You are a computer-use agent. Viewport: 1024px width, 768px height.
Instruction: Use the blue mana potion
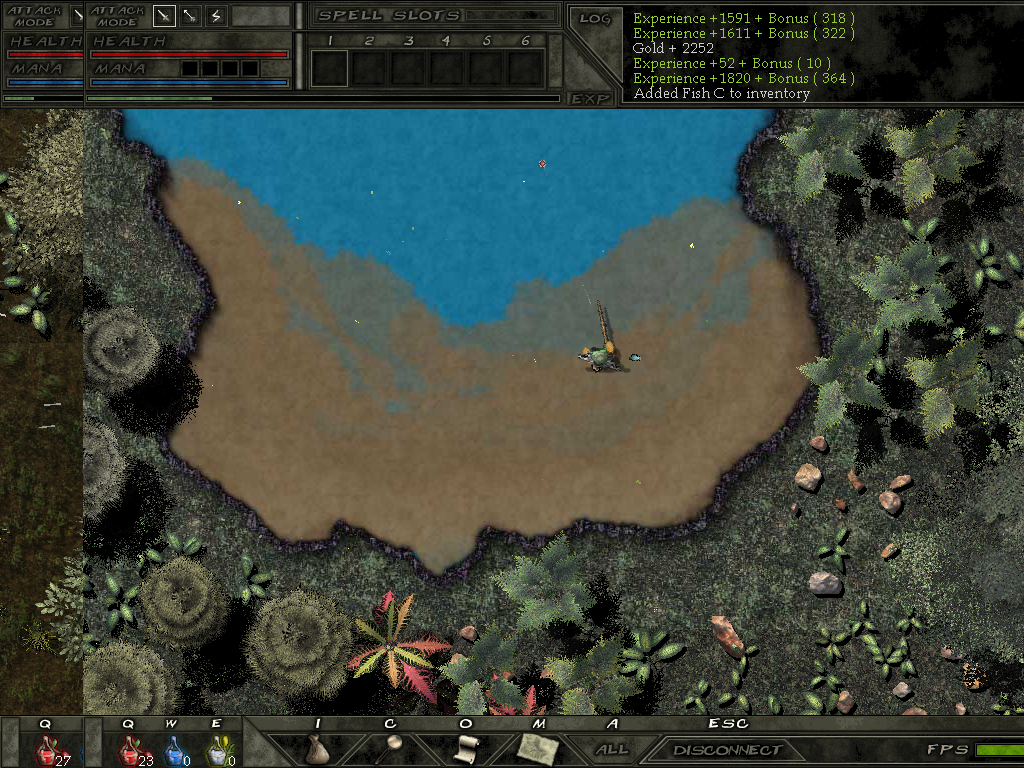174,748
